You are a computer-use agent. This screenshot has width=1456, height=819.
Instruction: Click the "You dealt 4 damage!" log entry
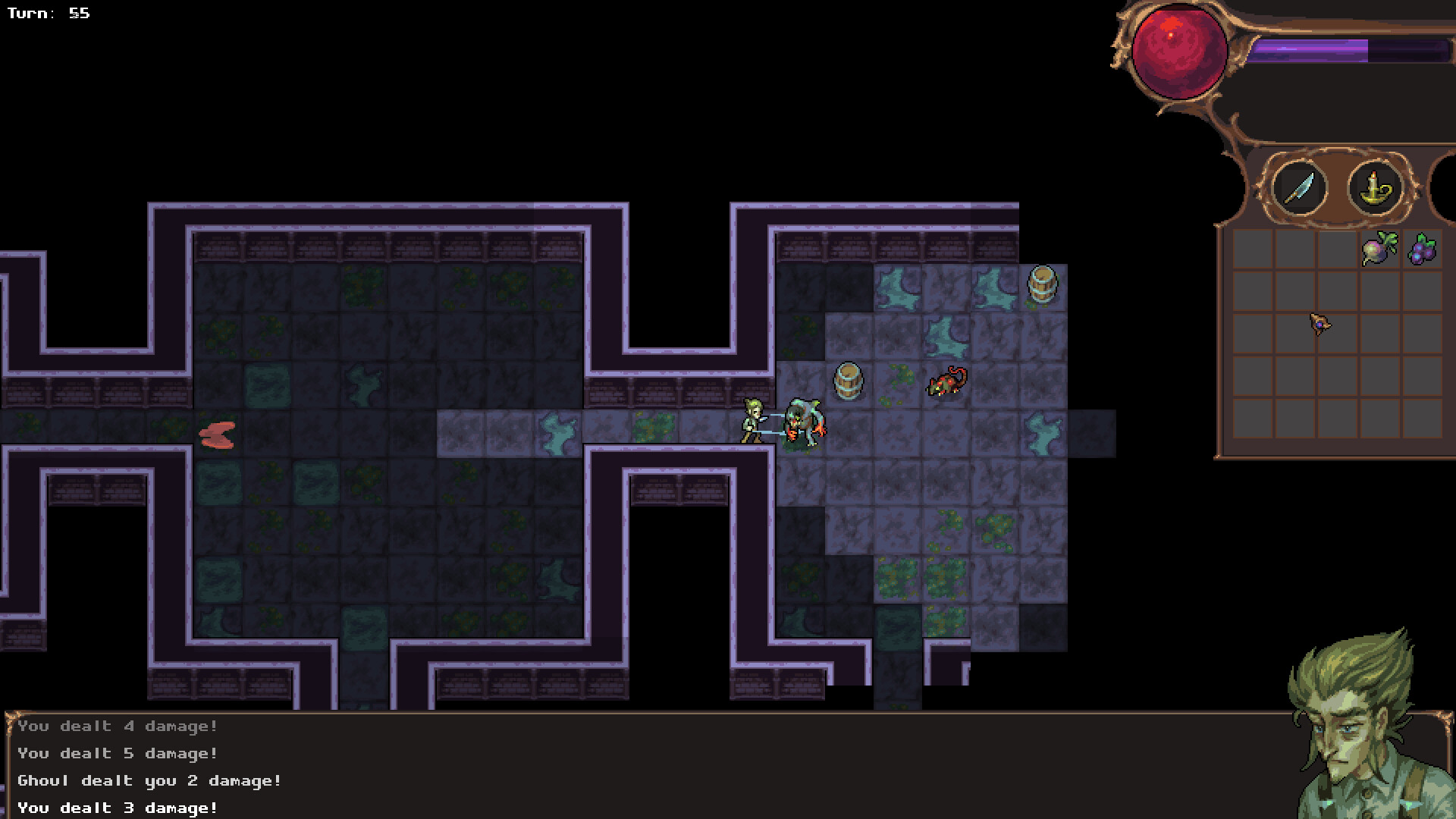118,726
